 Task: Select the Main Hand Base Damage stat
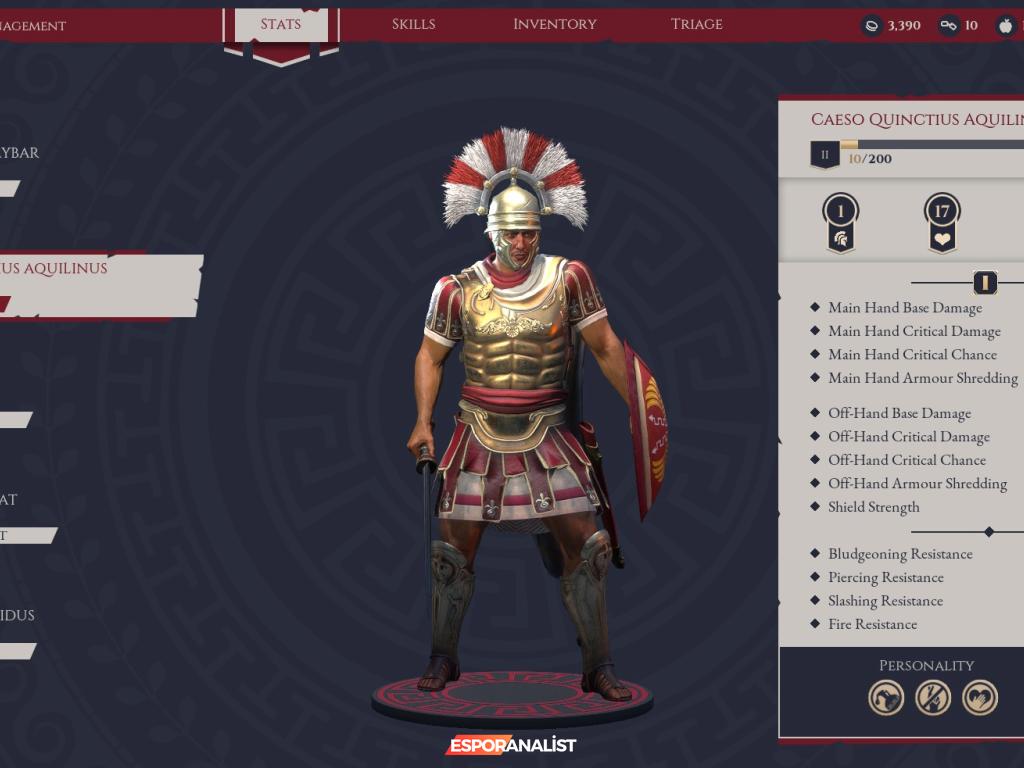904,308
